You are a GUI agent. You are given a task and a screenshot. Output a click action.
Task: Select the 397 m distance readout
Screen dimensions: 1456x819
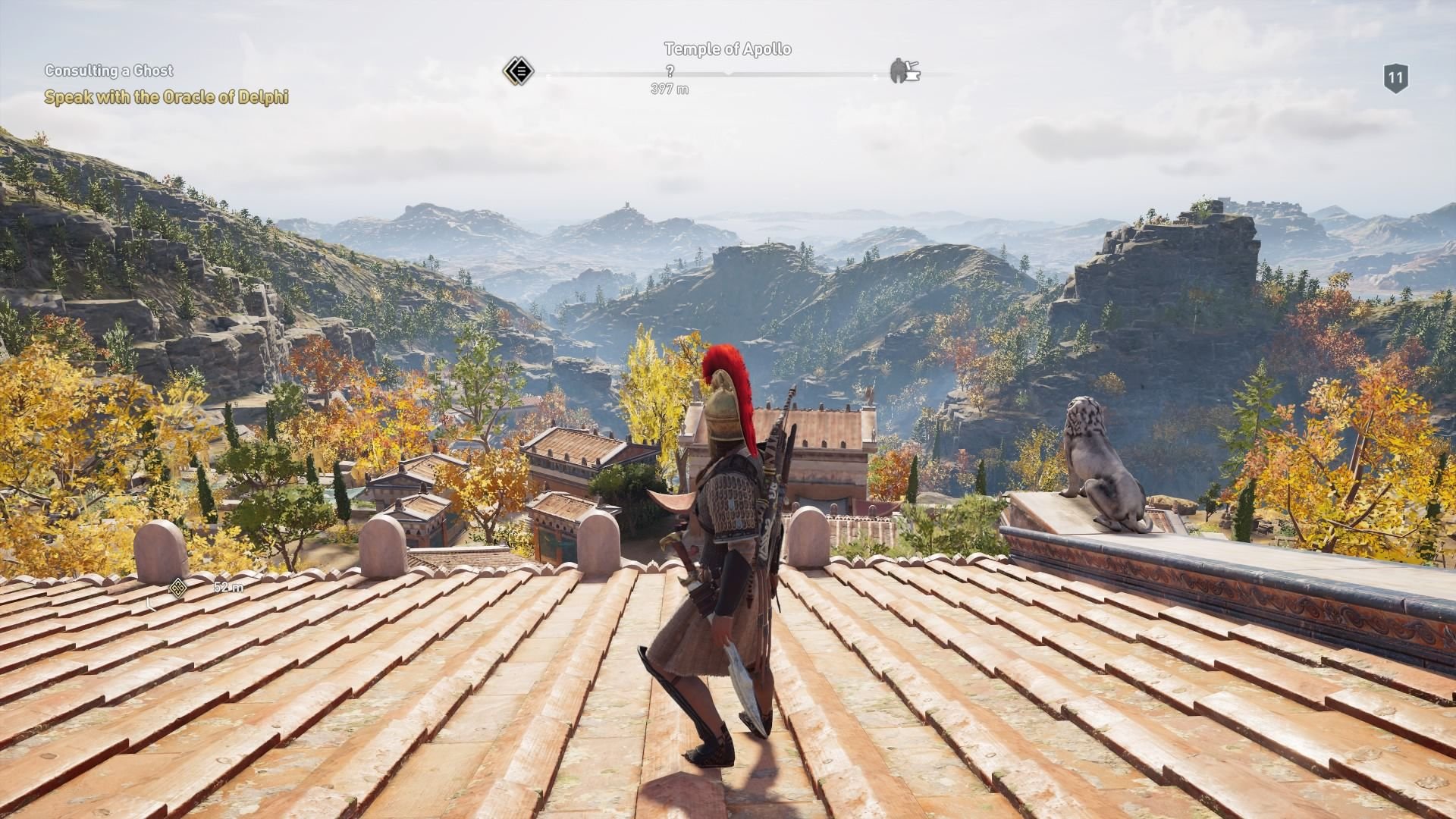669,89
